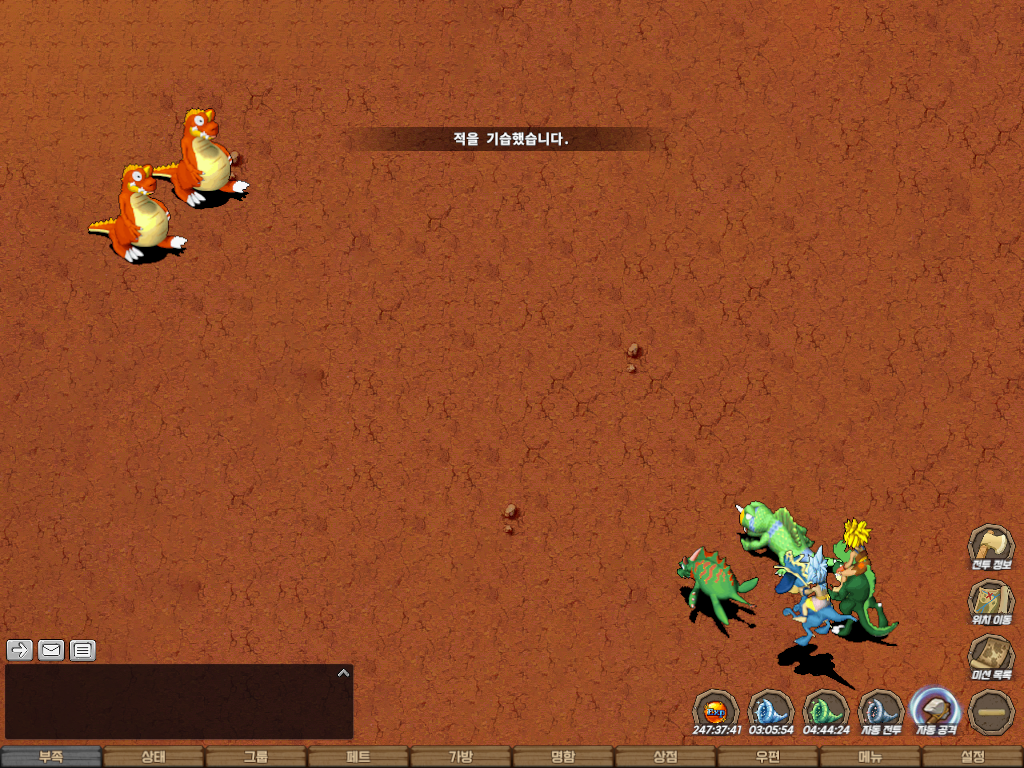Open the 부족 (Tribe) menu tab
Image resolution: width=1024 pixels, height=768 pixels.
click(x=51, y=757)
